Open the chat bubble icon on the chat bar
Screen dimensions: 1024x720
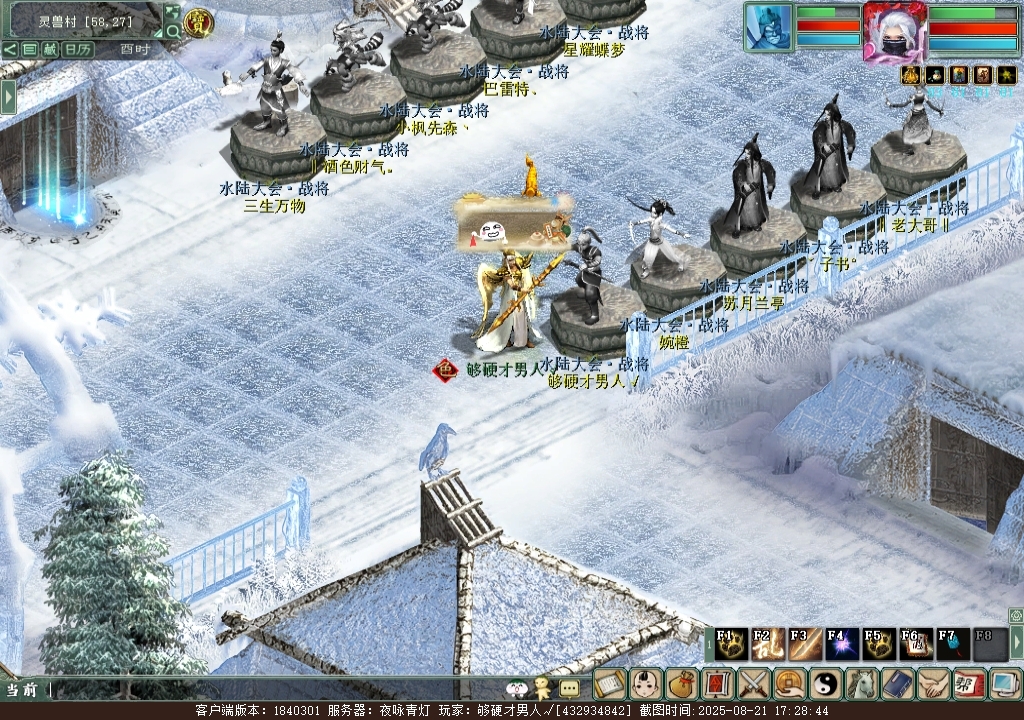[x=569, y=688]
